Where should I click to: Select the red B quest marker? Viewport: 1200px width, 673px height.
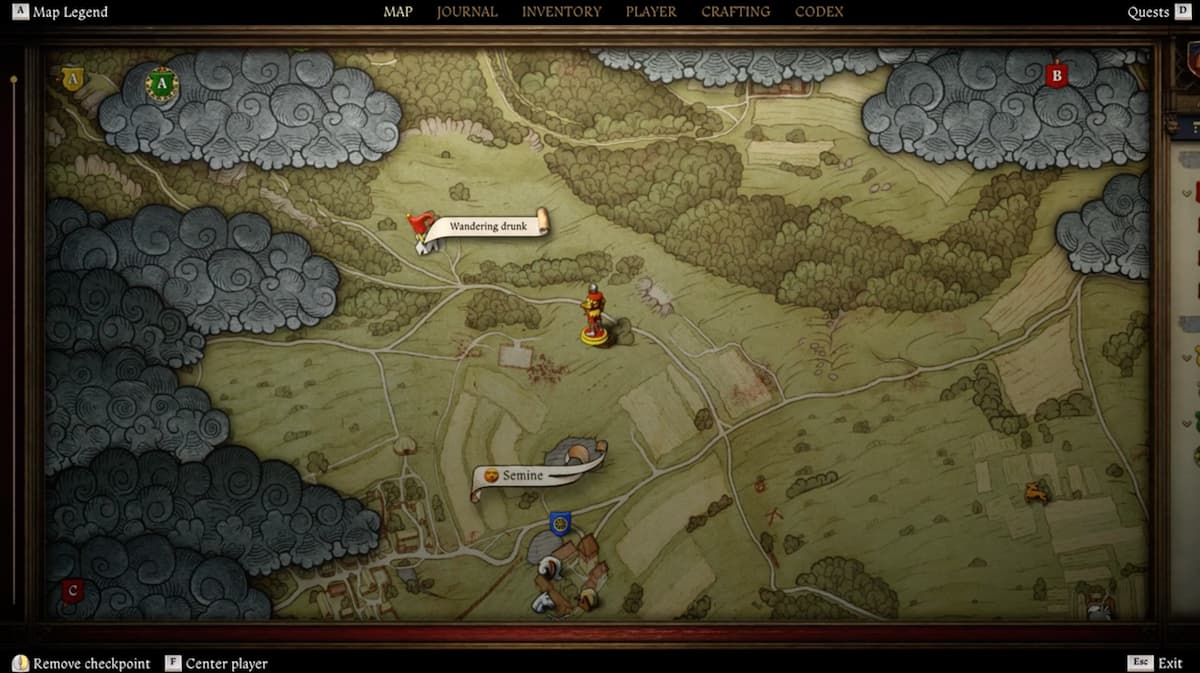click(1056, 75)
